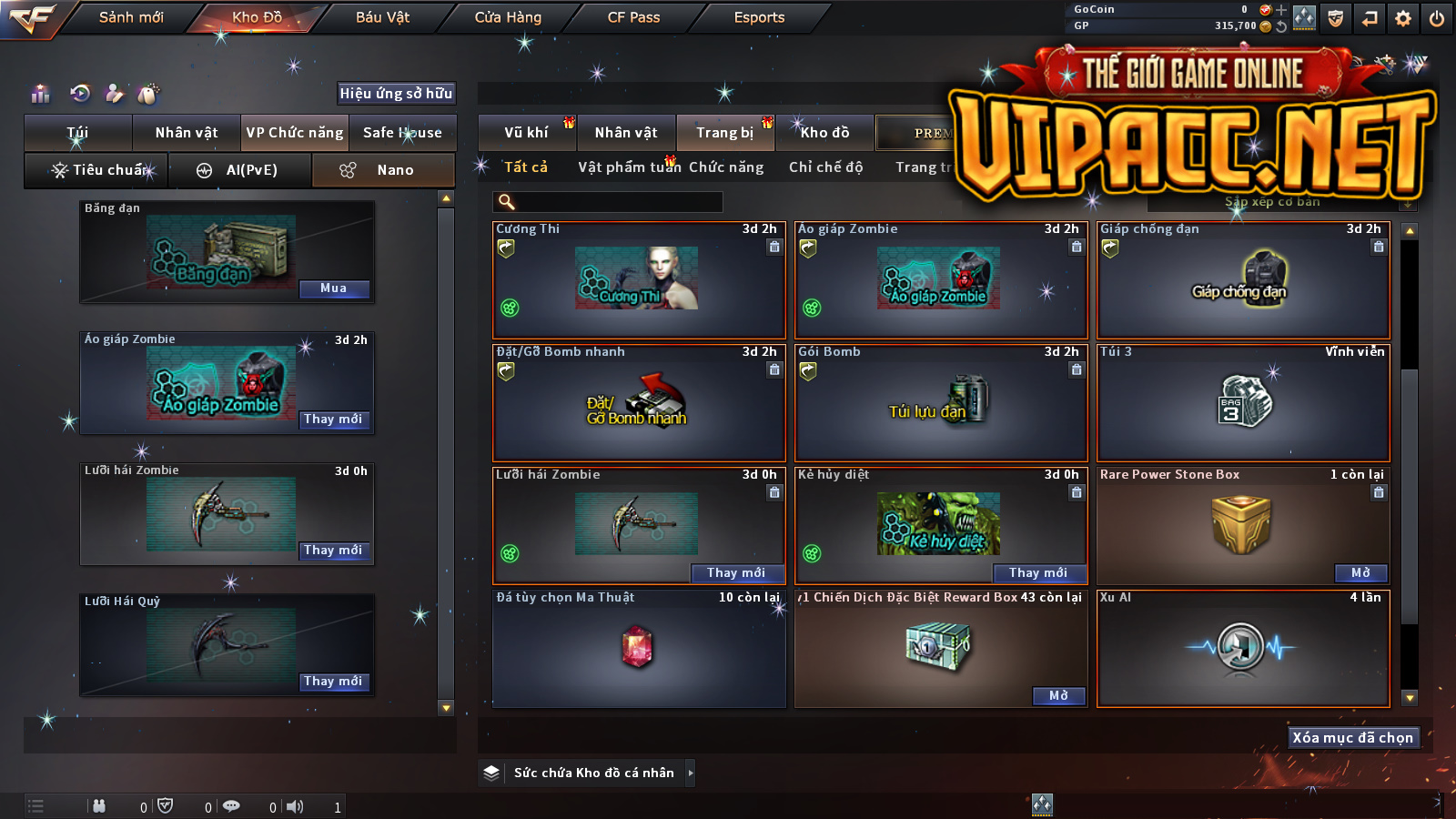This screenshot has height=819, width=1456.
Task: Click the power exit icon
Action: coord(1437,18)
